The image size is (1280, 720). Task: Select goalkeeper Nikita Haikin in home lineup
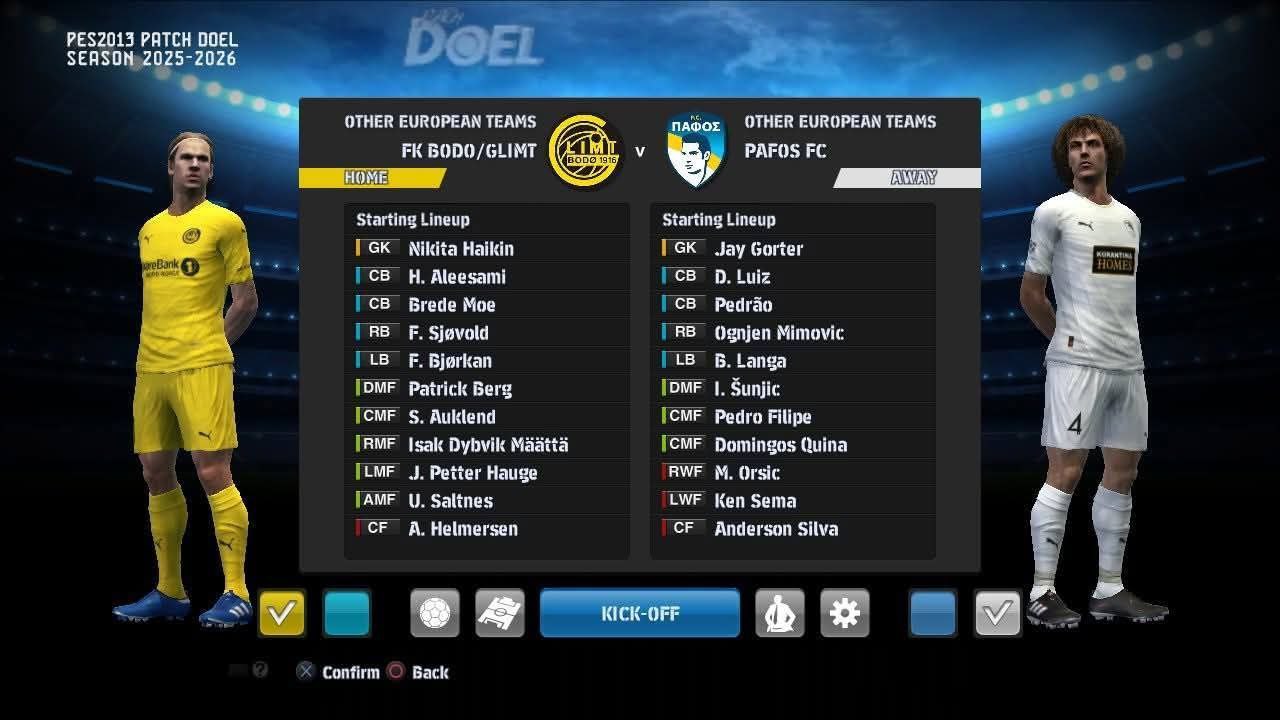click(x=461, y=249)
